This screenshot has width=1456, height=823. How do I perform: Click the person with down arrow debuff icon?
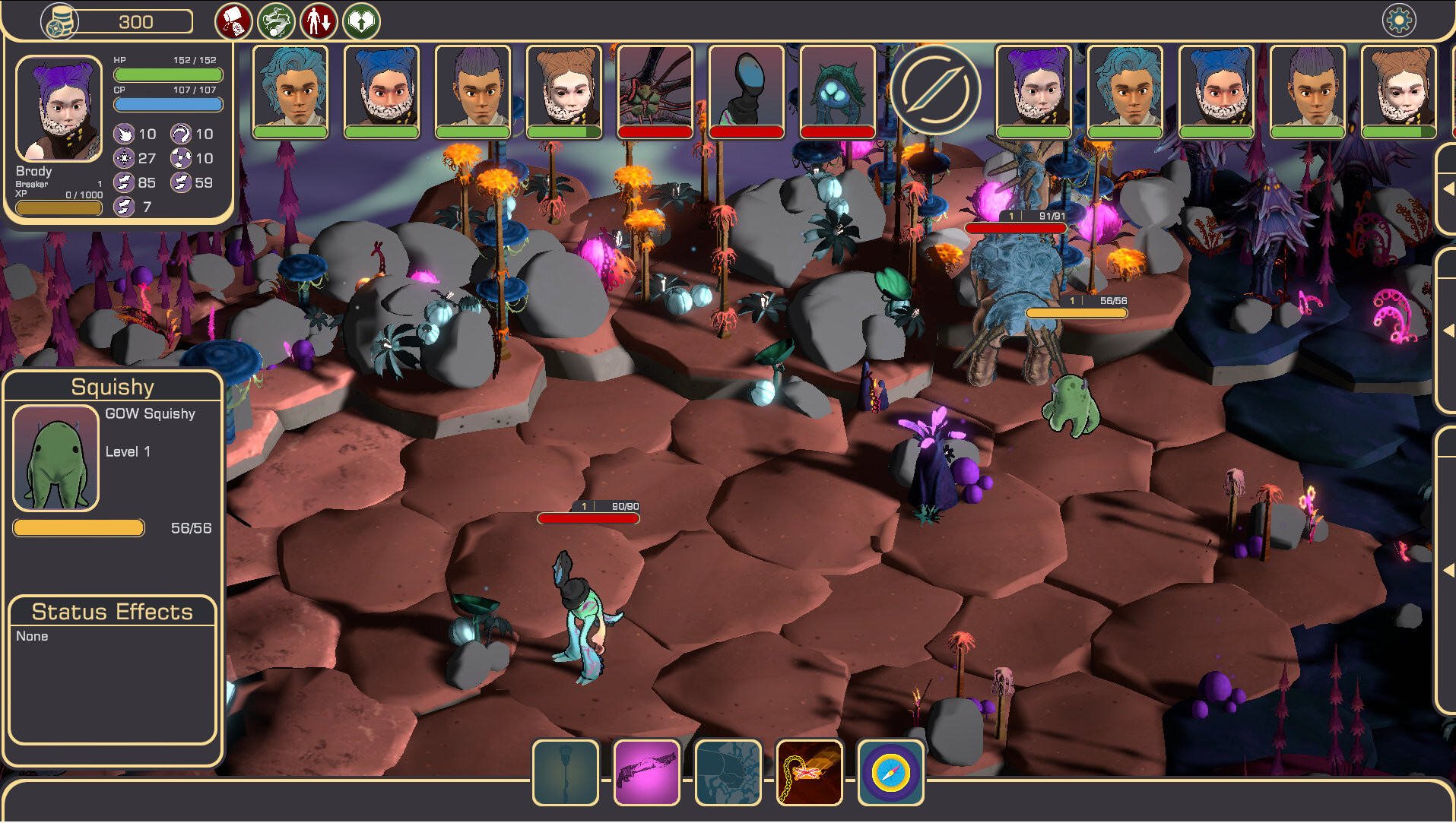pyautogui.click(x=319, y=21)
